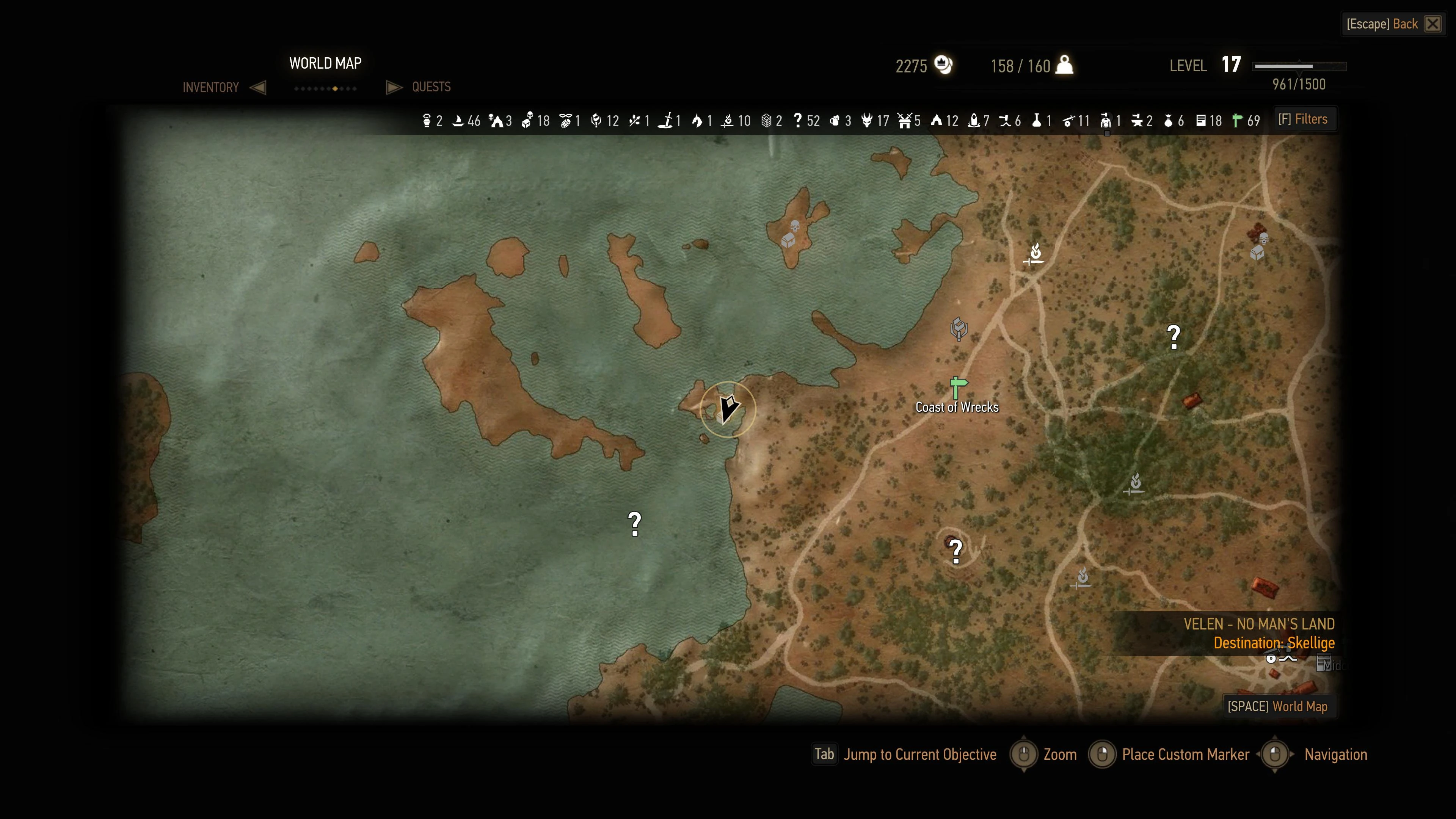Open the map Filters list

point(1303,119)
